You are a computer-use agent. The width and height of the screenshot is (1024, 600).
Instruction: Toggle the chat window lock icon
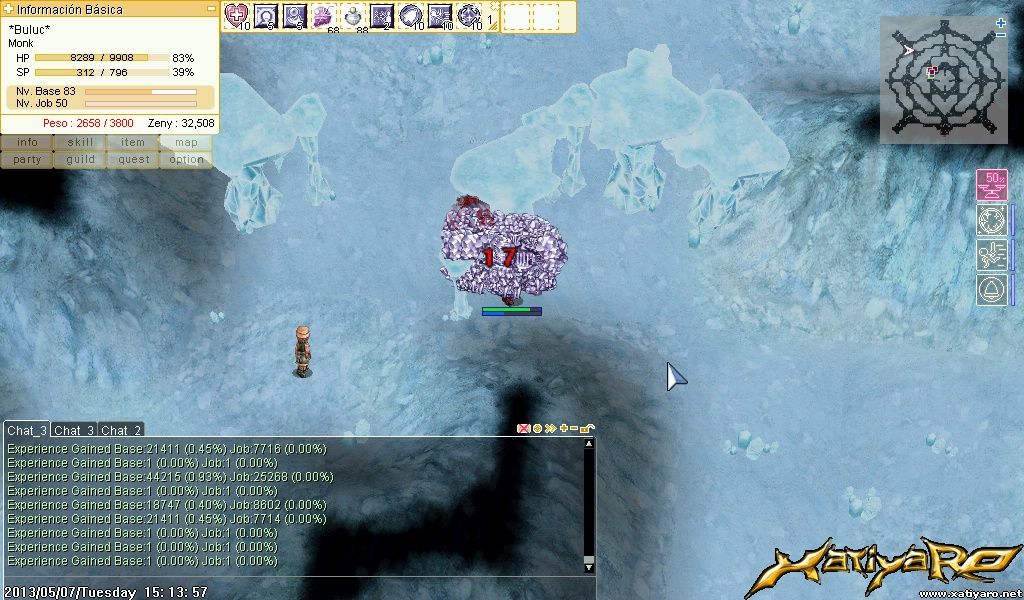pos(587,428)
